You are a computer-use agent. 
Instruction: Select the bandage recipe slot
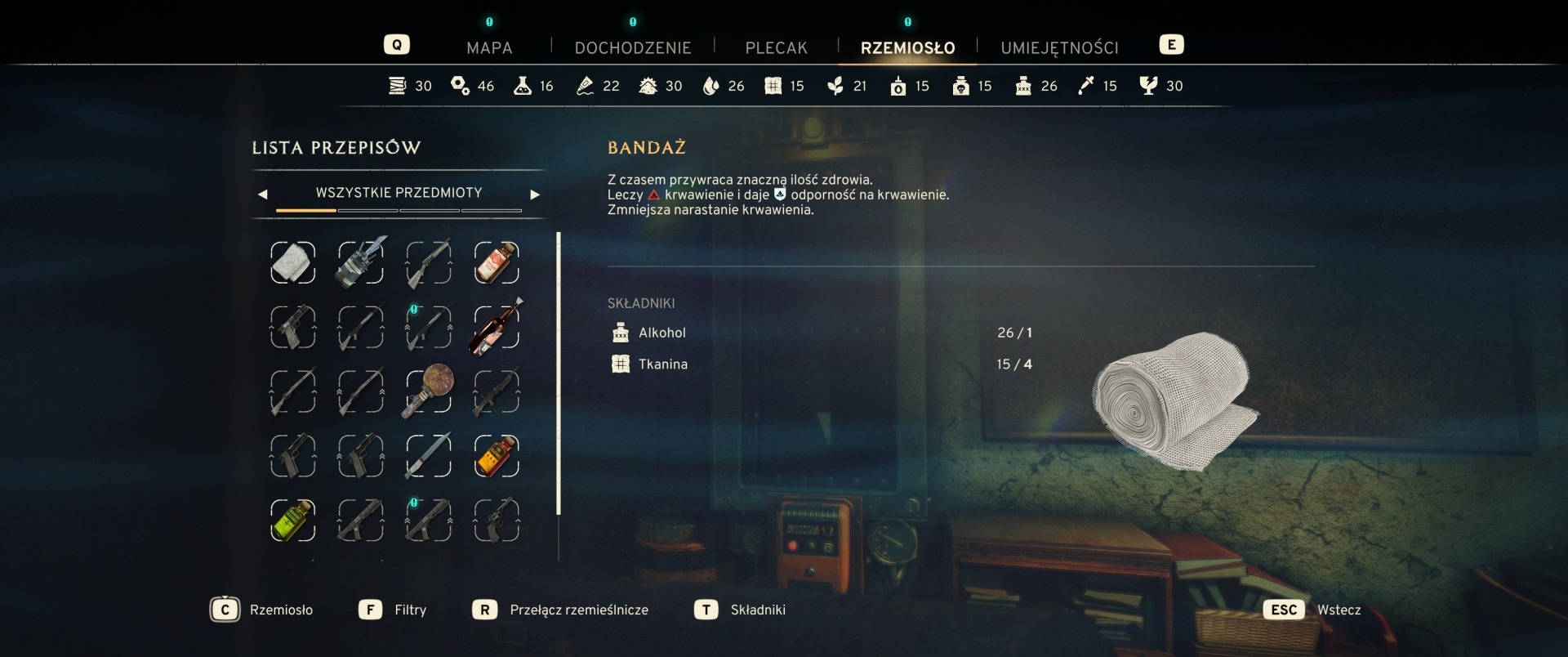292,263
